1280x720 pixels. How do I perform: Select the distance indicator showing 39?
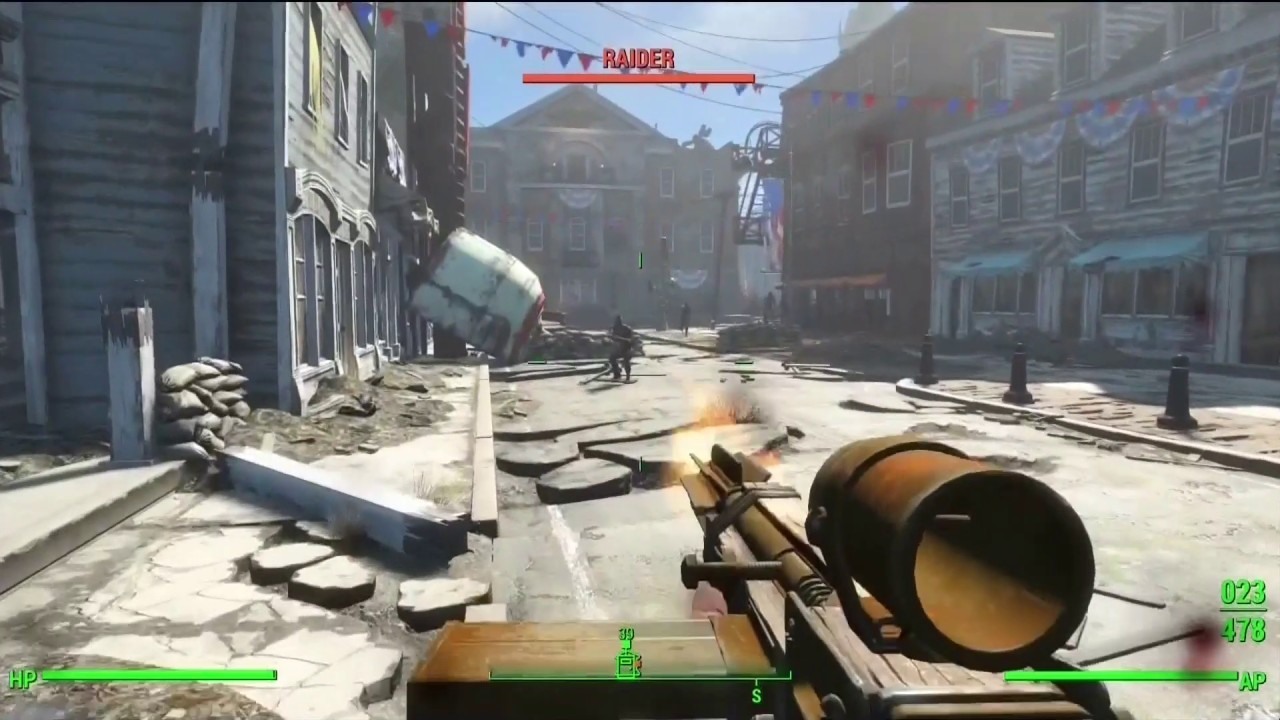(628, 633)
